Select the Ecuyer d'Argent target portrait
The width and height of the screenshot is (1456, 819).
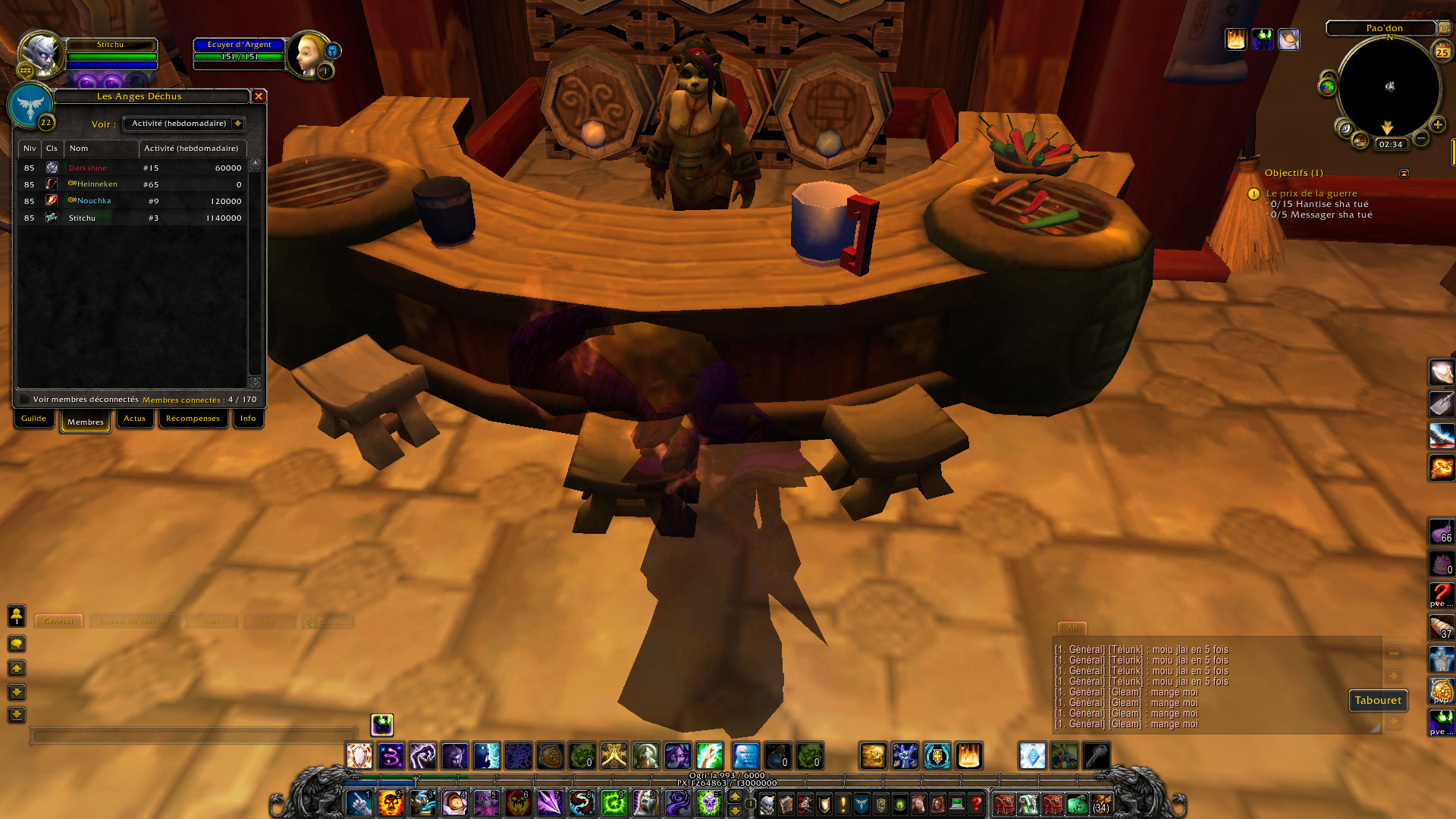click(308, 53)
